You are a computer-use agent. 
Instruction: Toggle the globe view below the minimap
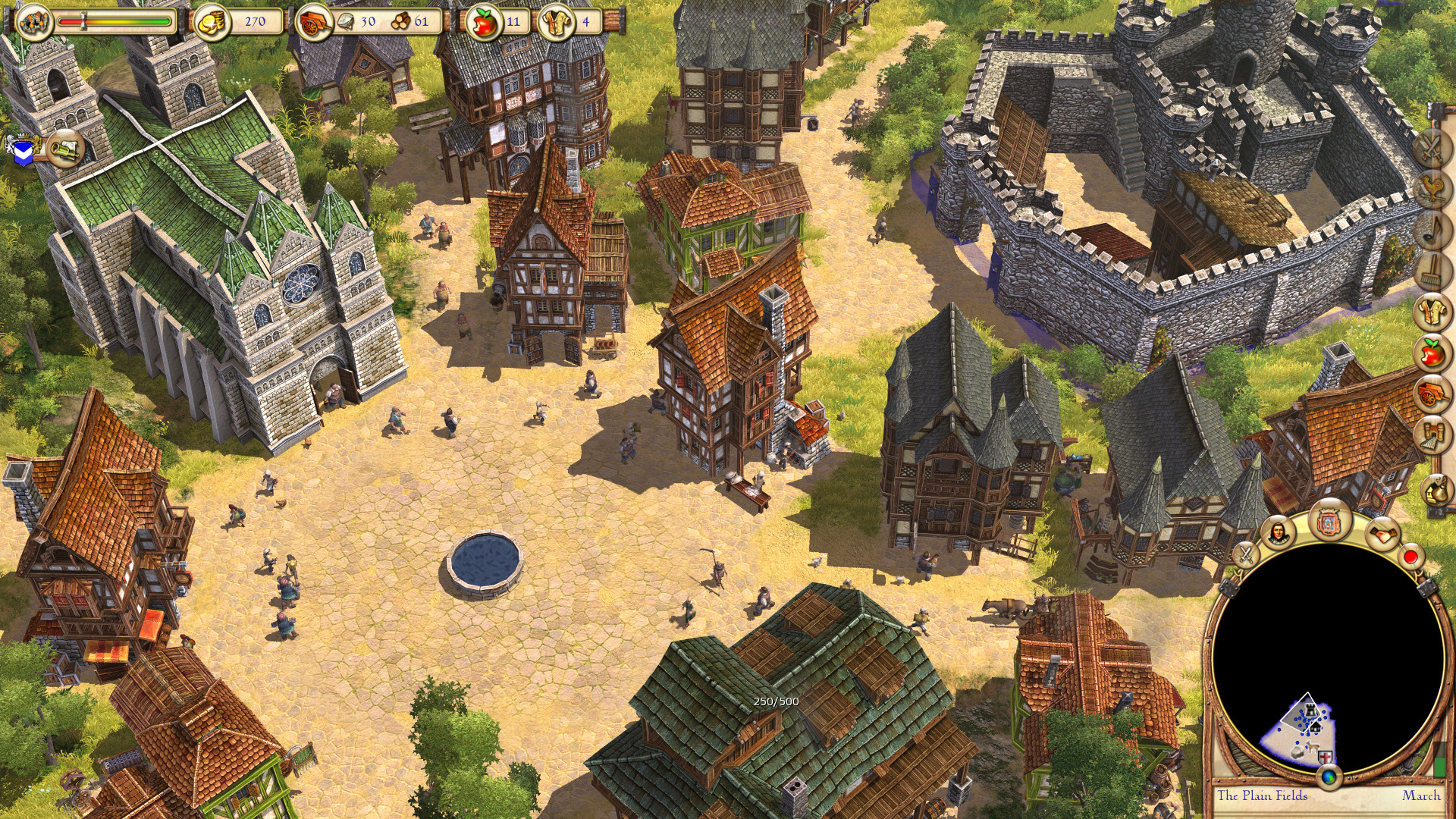[x=1329, y=777]
